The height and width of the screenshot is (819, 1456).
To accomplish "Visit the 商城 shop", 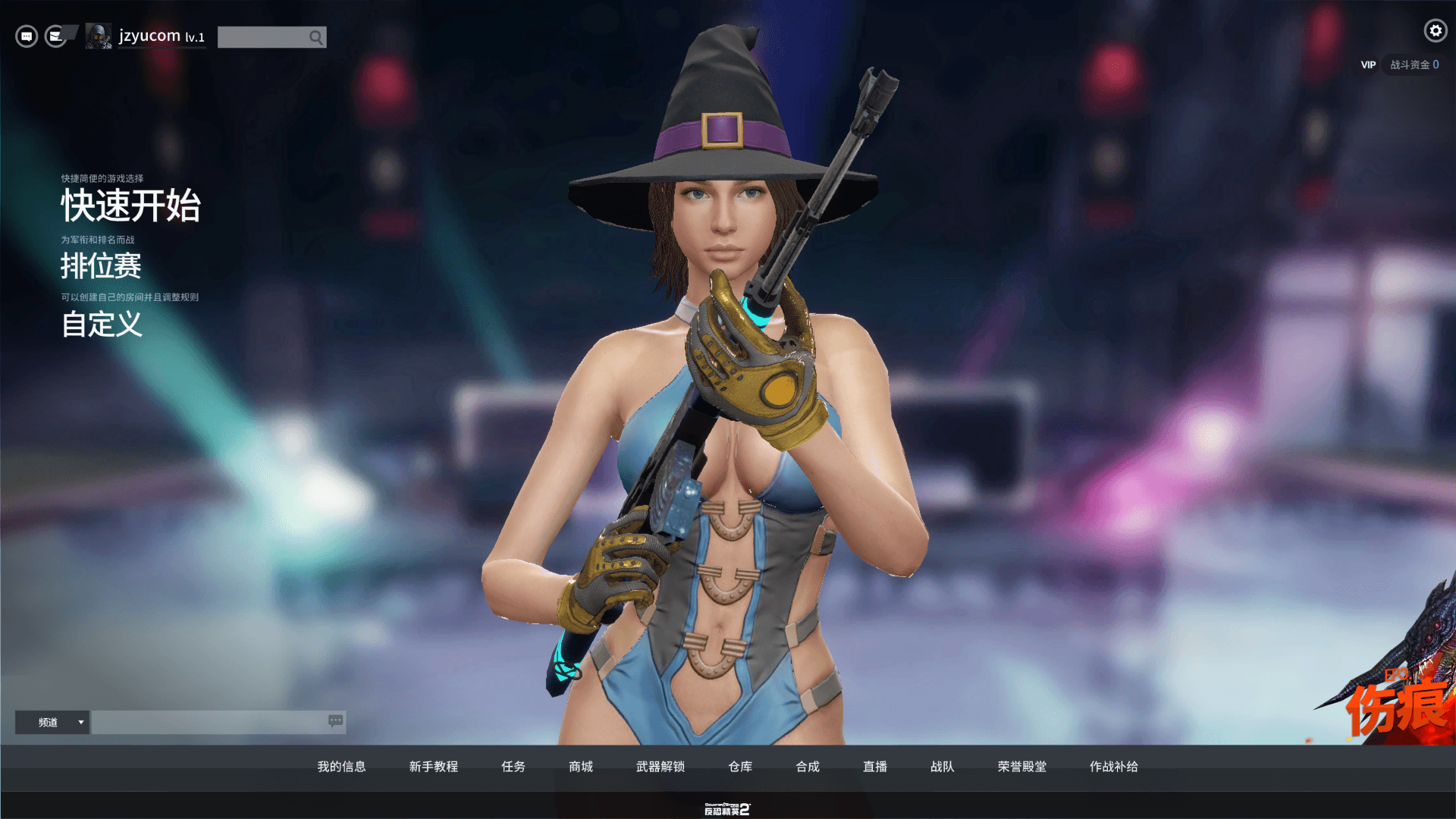I will (x=581, y=767).
